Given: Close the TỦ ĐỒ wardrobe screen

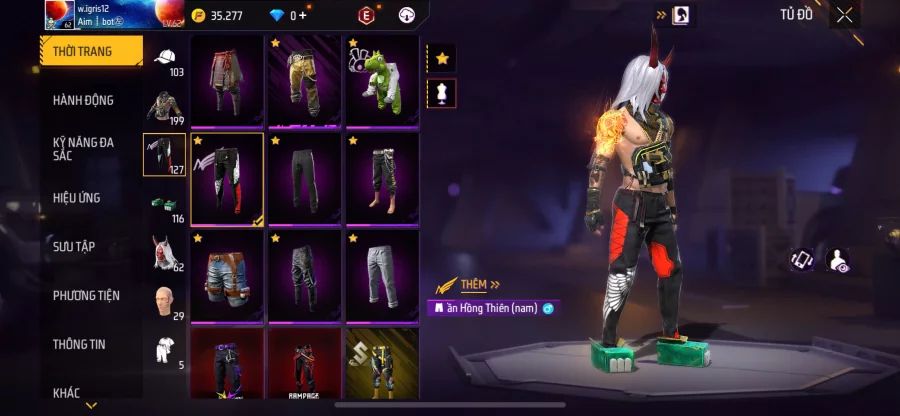Looking at the screenshot, I should point(845,15).
